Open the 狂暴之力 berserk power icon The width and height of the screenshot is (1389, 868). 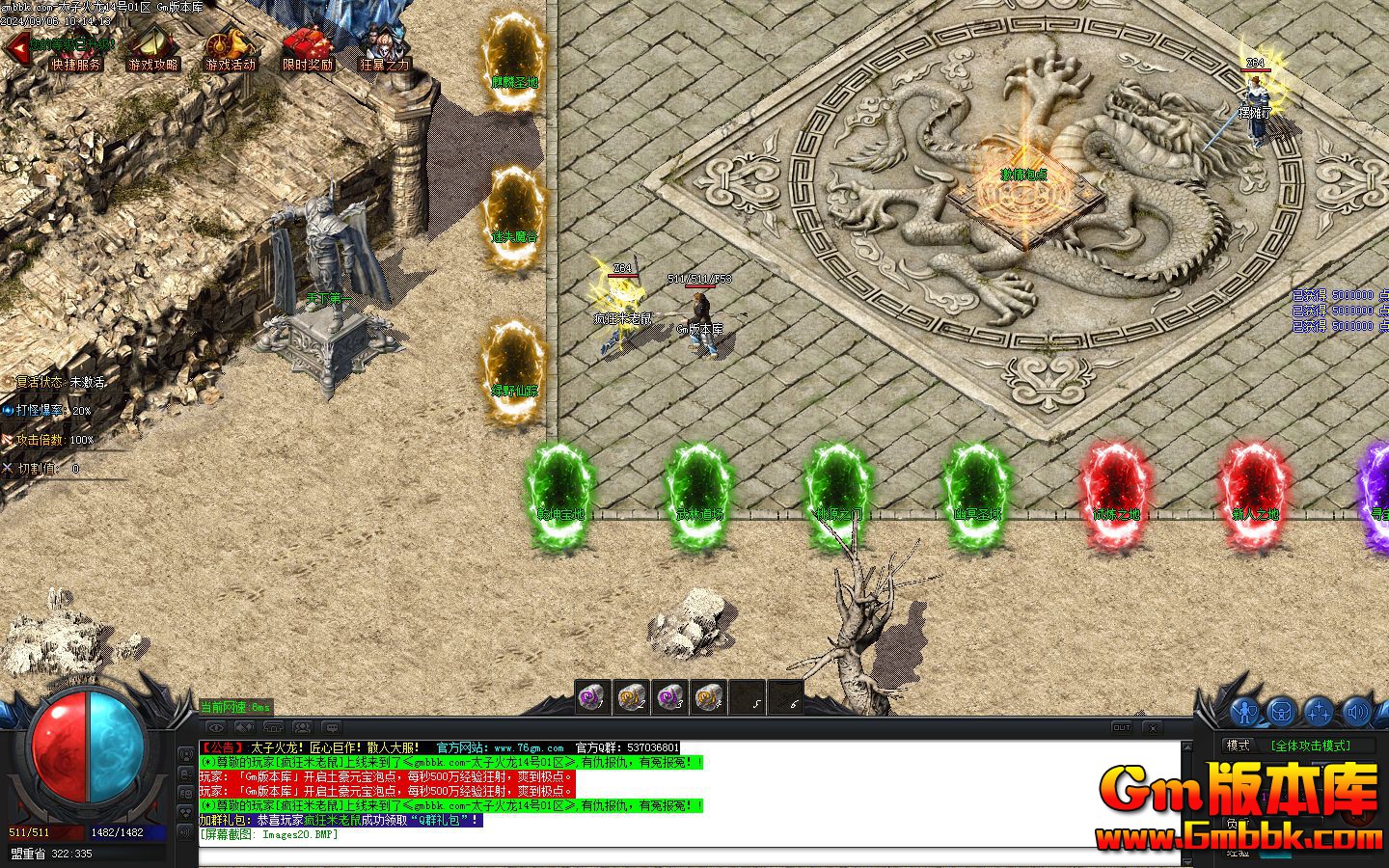pos(385,48)
